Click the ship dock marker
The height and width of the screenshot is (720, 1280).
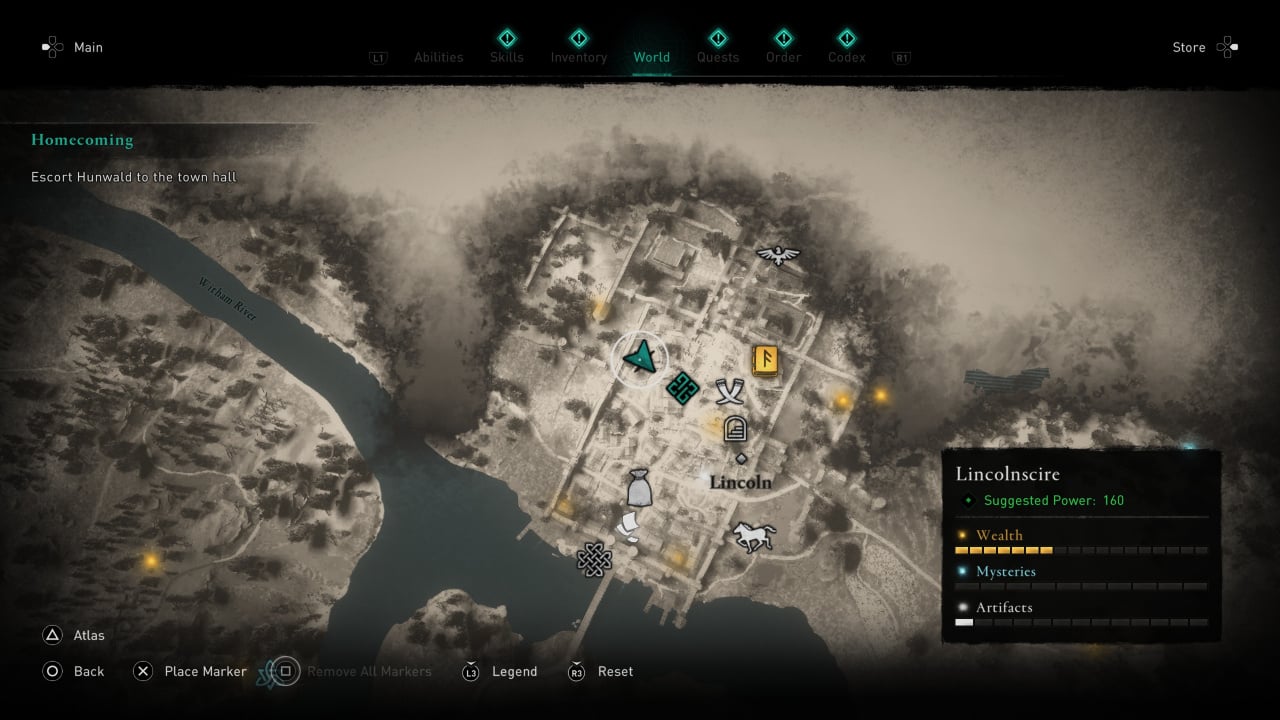[x=626, y=526]
